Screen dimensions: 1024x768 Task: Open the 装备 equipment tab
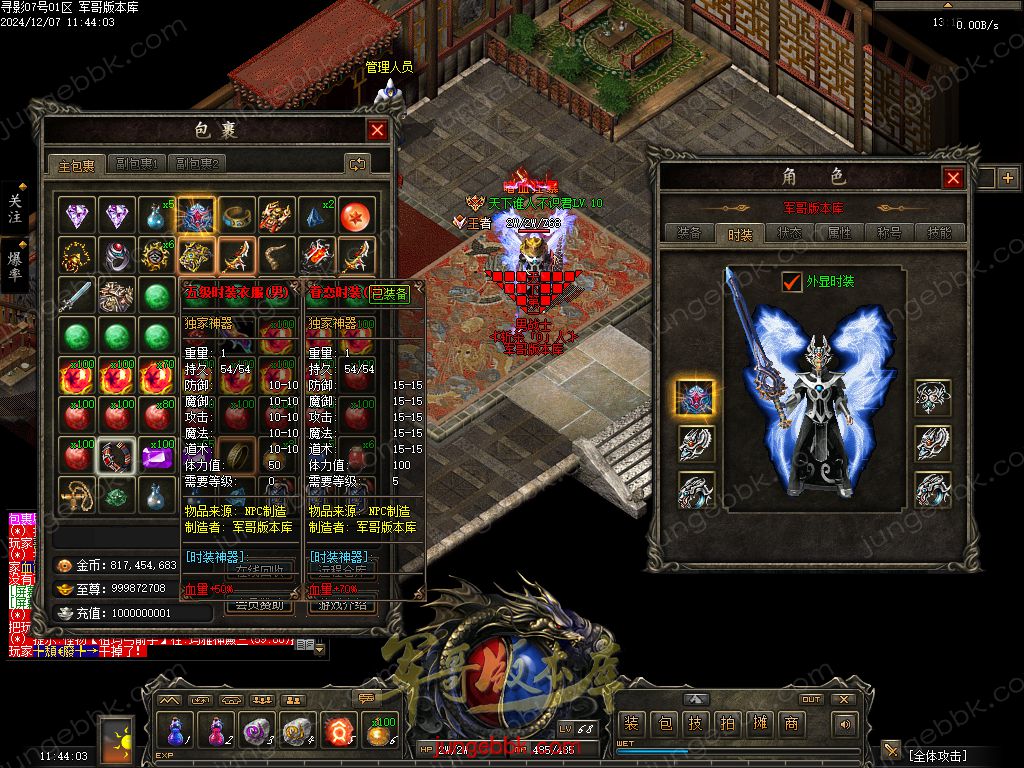tap(689, 233)
